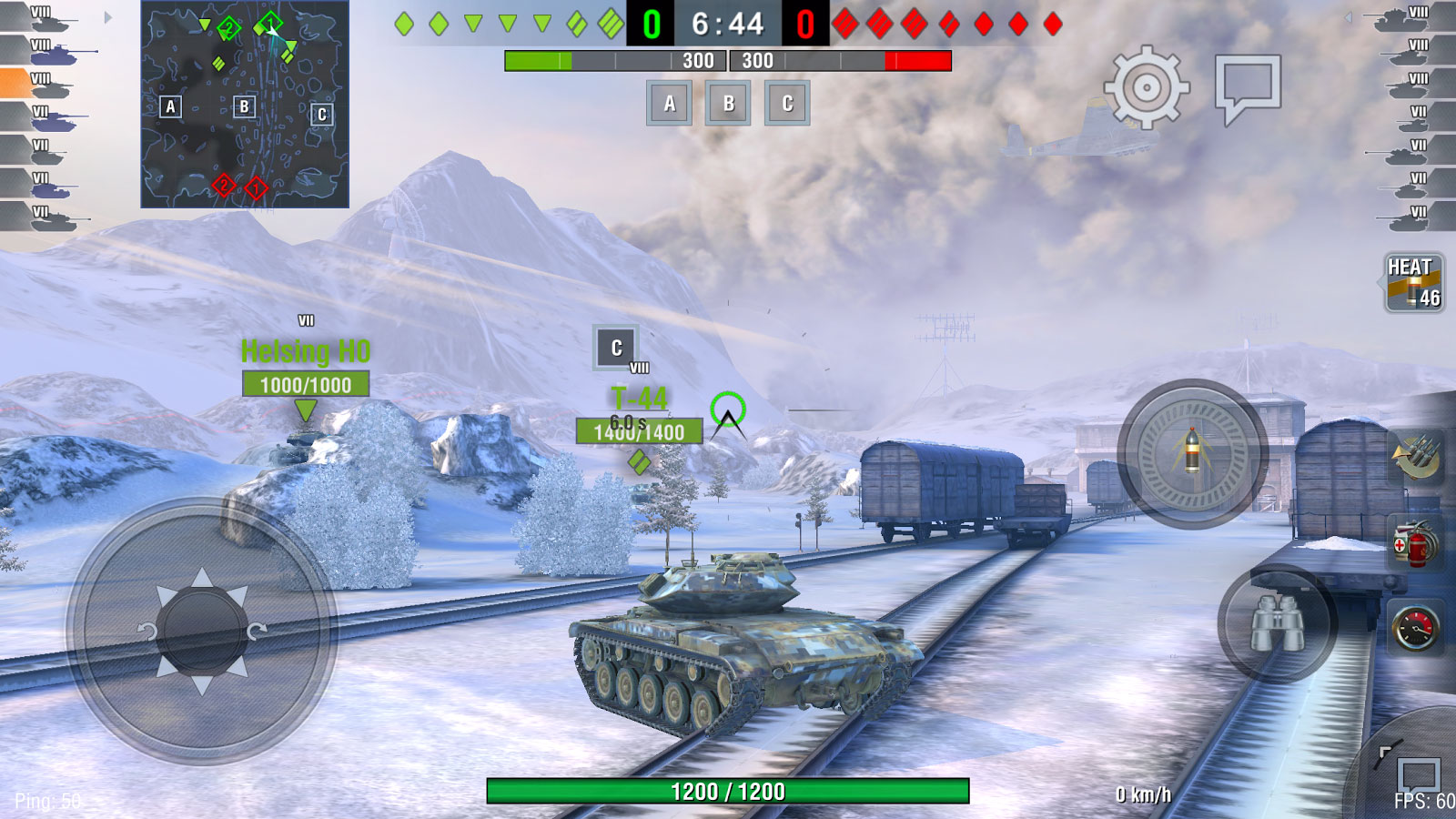Select the T-44 enemy marker
This screenshot has height=819, width=1456.
[640, 397]
